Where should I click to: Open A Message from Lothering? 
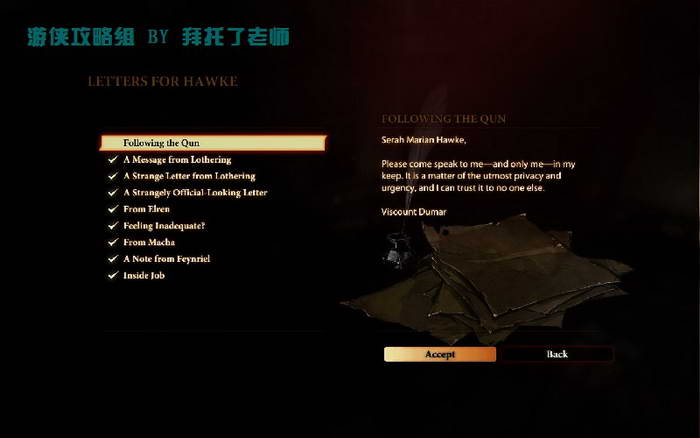(177, 160)
